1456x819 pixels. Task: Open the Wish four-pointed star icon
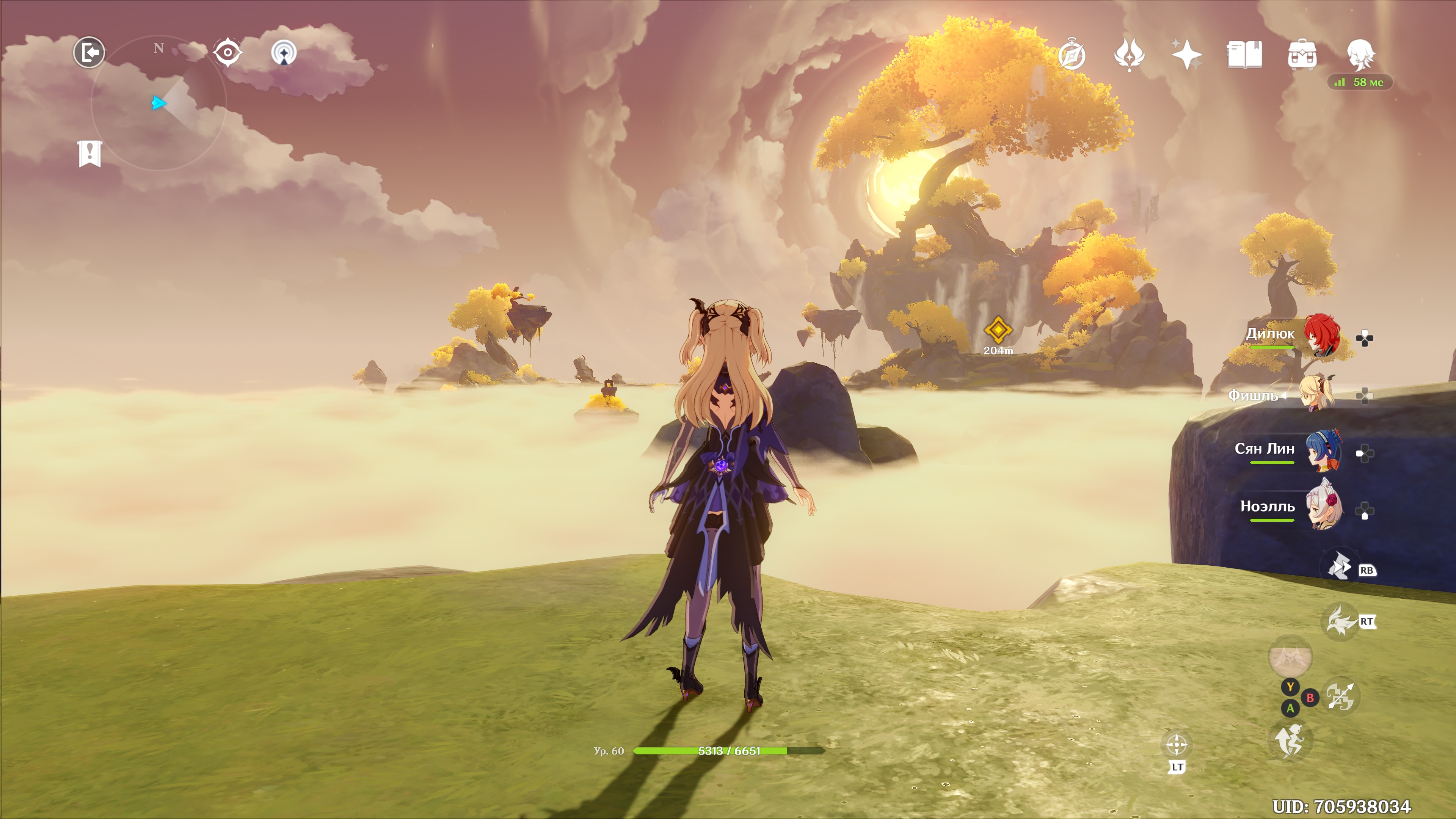(1187, 55)
